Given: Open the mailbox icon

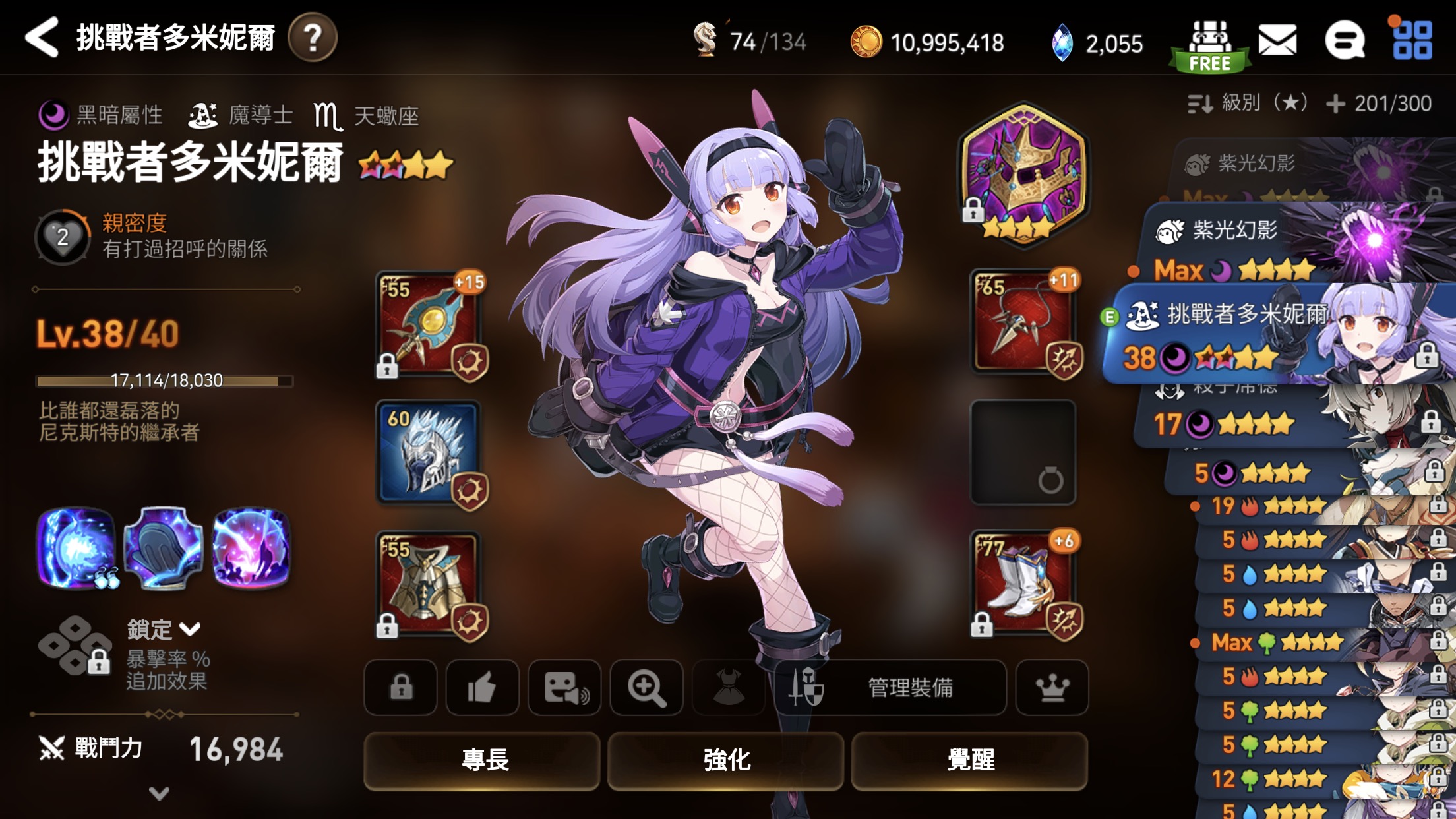Looking at the screenshot, I should pyautogui.click(x=1277, y=41).
